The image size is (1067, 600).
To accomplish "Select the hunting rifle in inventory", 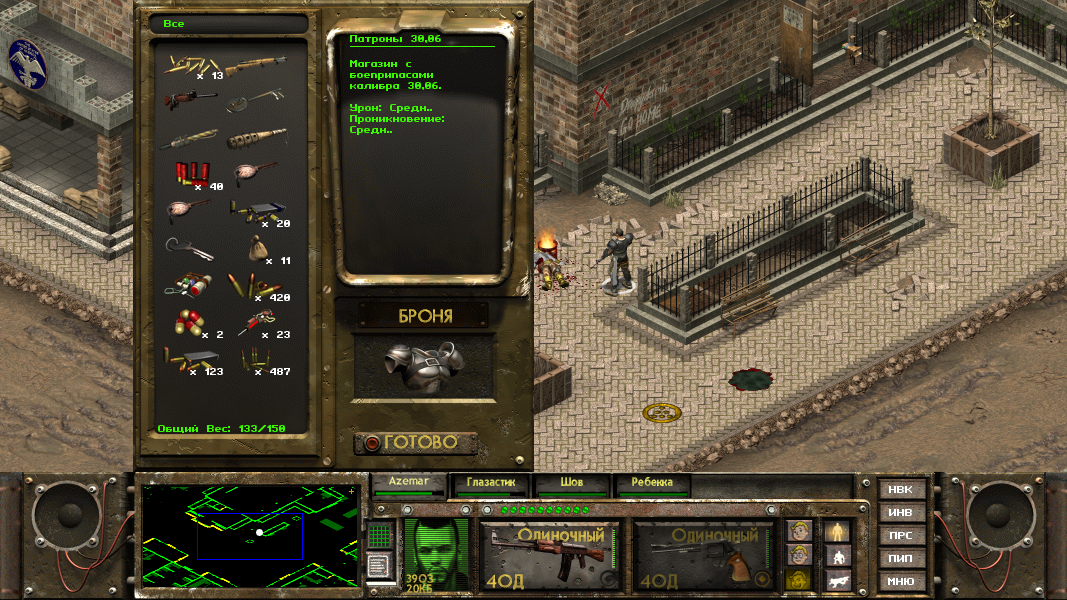I will point(255,66).
